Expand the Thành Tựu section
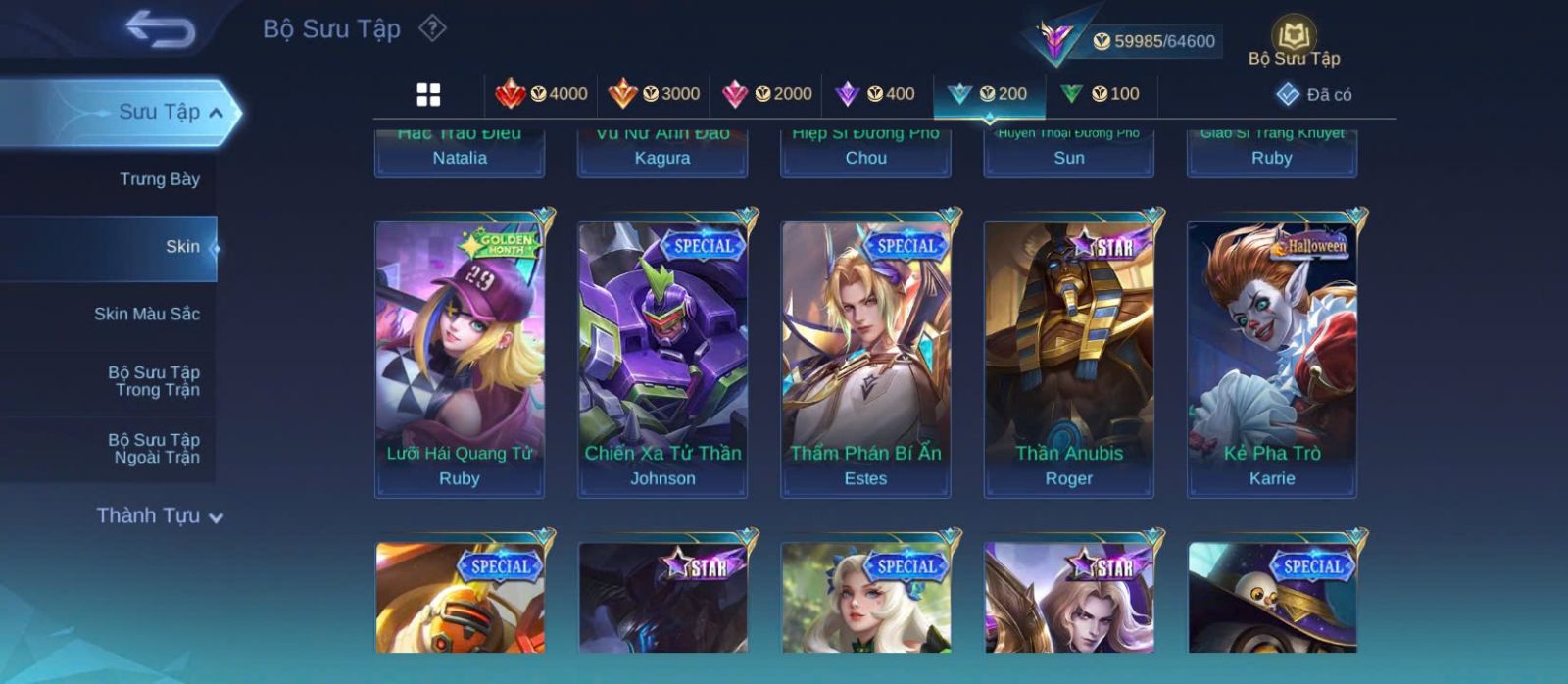 (x=160, y=515)
